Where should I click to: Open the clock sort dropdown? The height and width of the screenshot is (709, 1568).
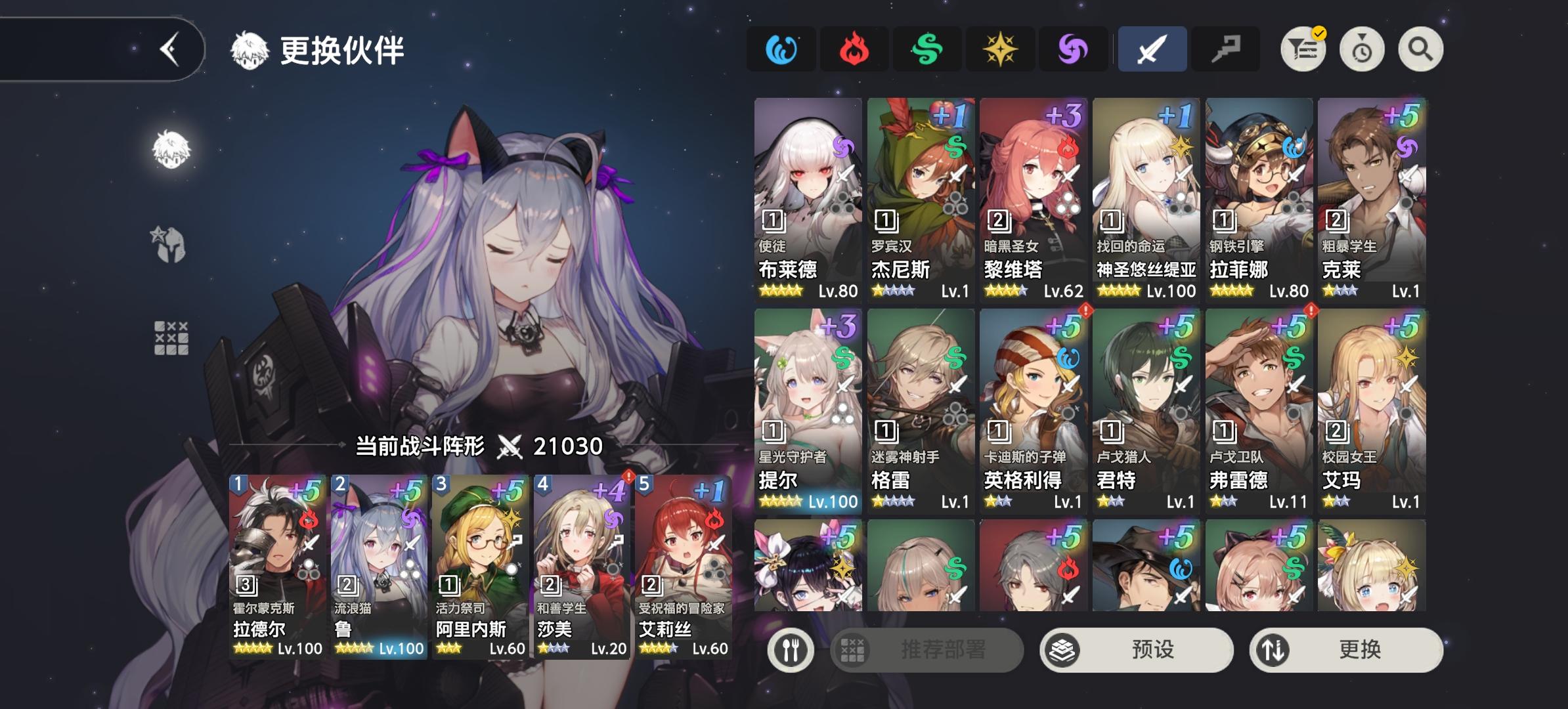1361,49
